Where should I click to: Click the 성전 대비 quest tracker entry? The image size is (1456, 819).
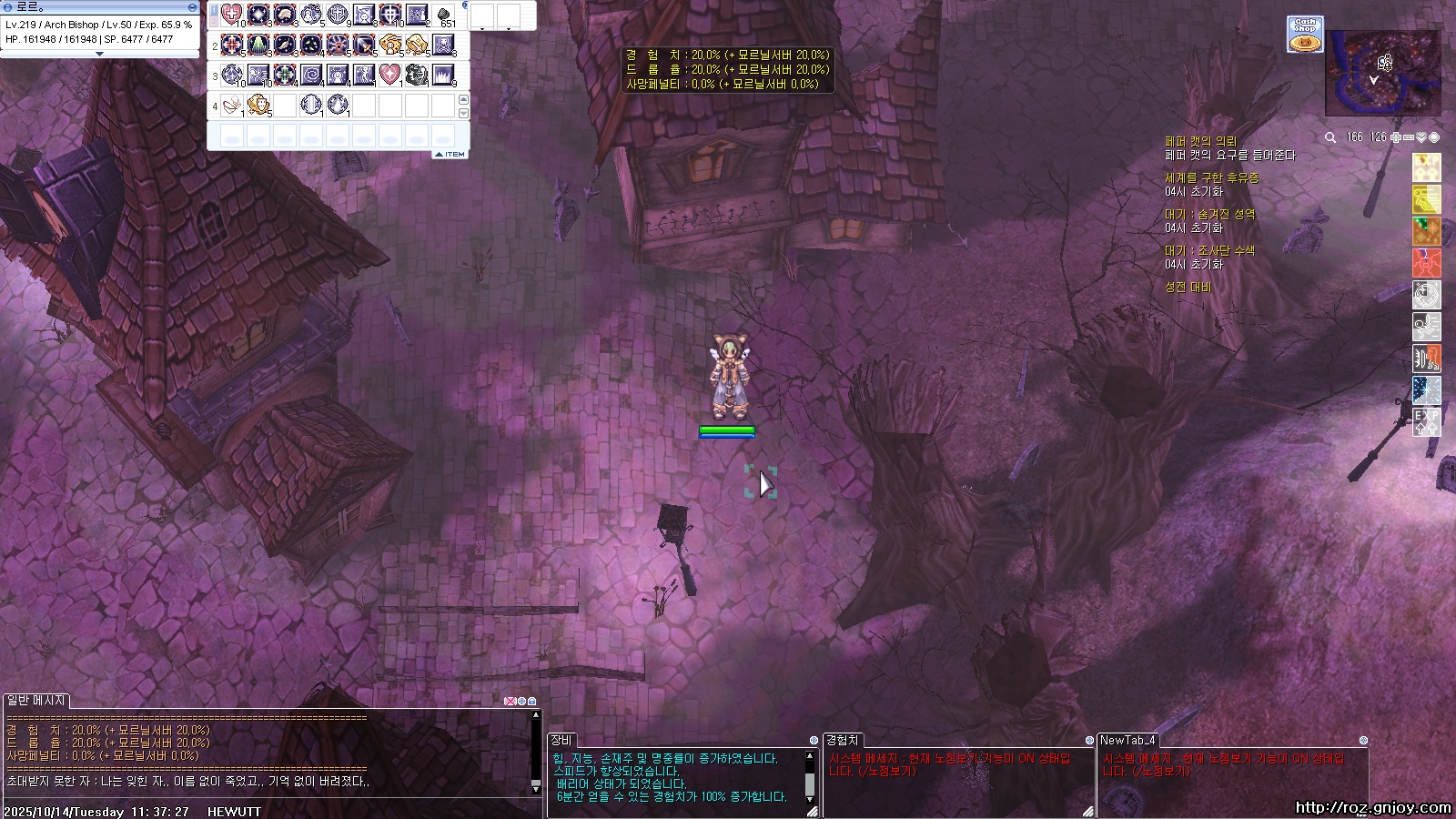pyautogui.click(x=1188, y=288)
